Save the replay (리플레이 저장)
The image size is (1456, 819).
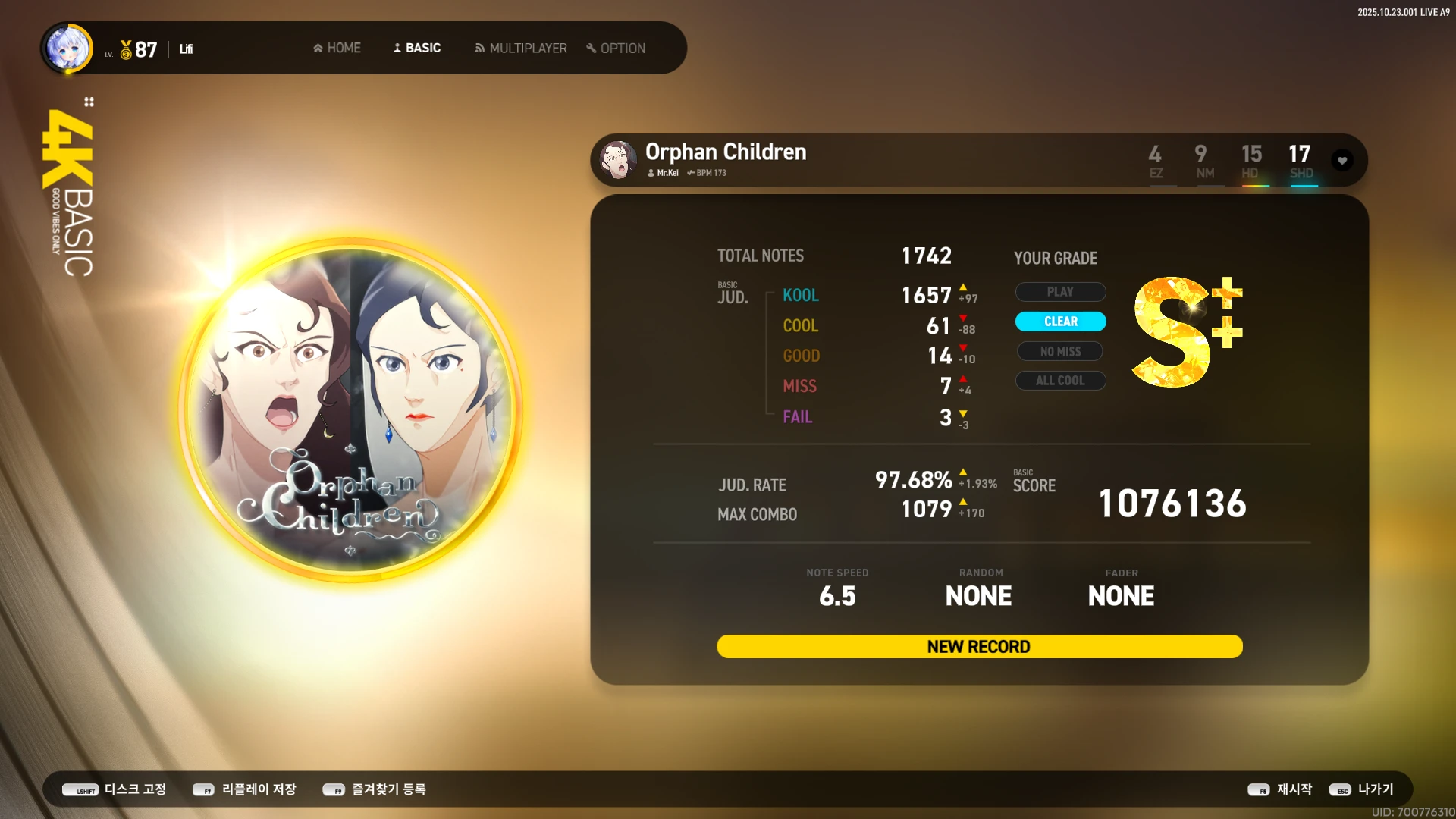tap(244, 789)
